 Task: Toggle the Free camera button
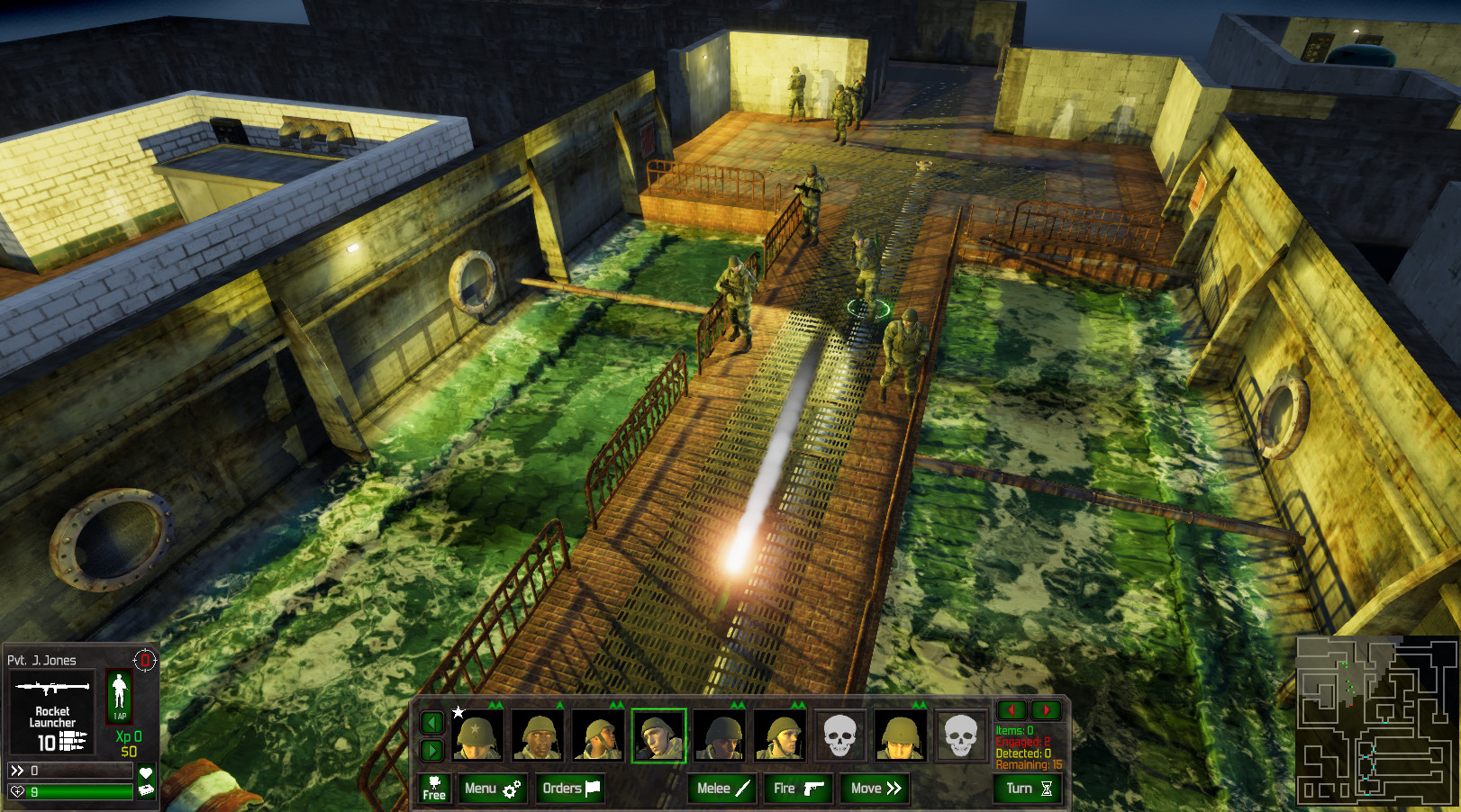pos(434,789)
